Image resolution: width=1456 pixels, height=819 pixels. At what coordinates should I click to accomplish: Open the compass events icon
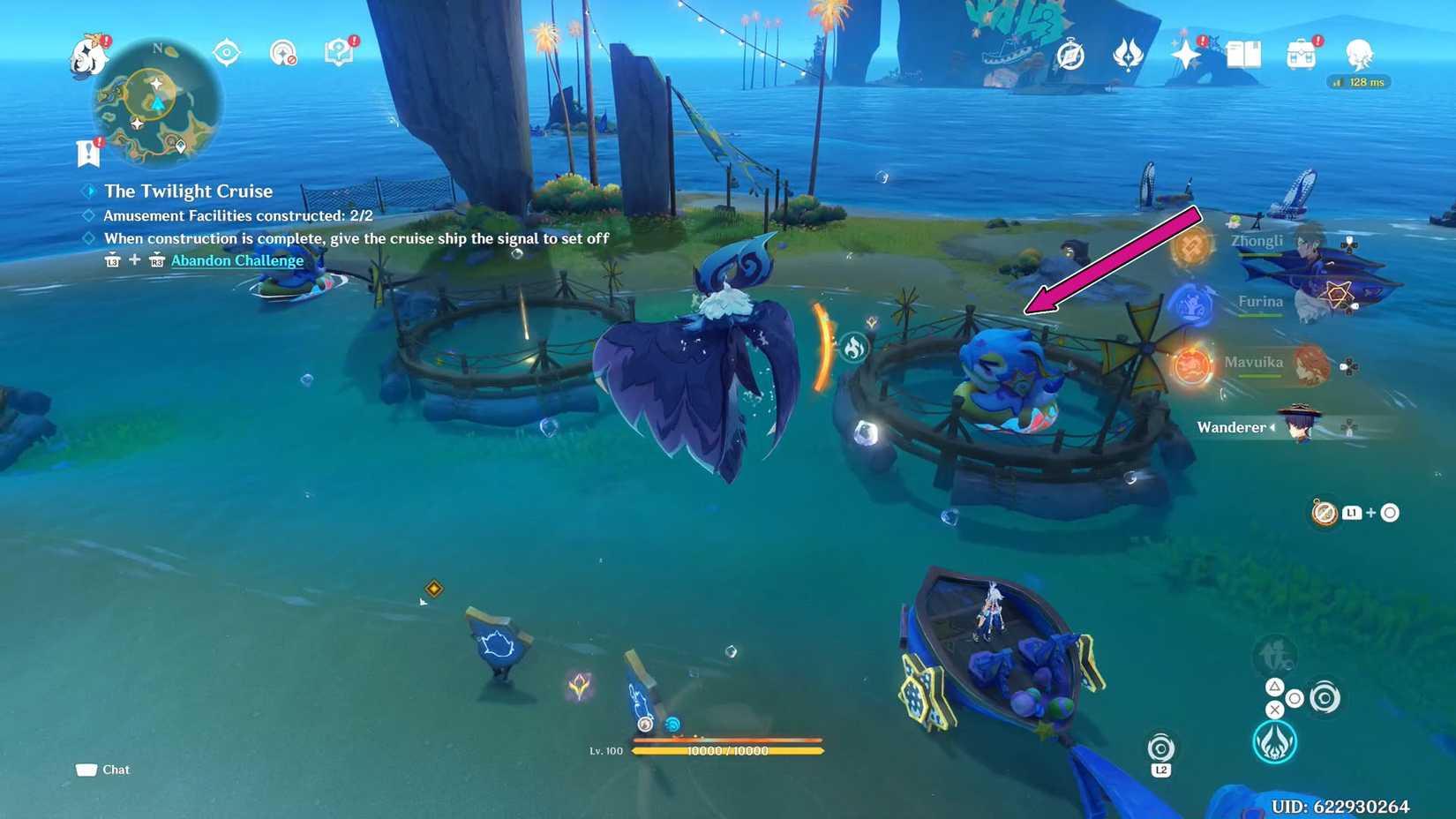point(1070,56)
